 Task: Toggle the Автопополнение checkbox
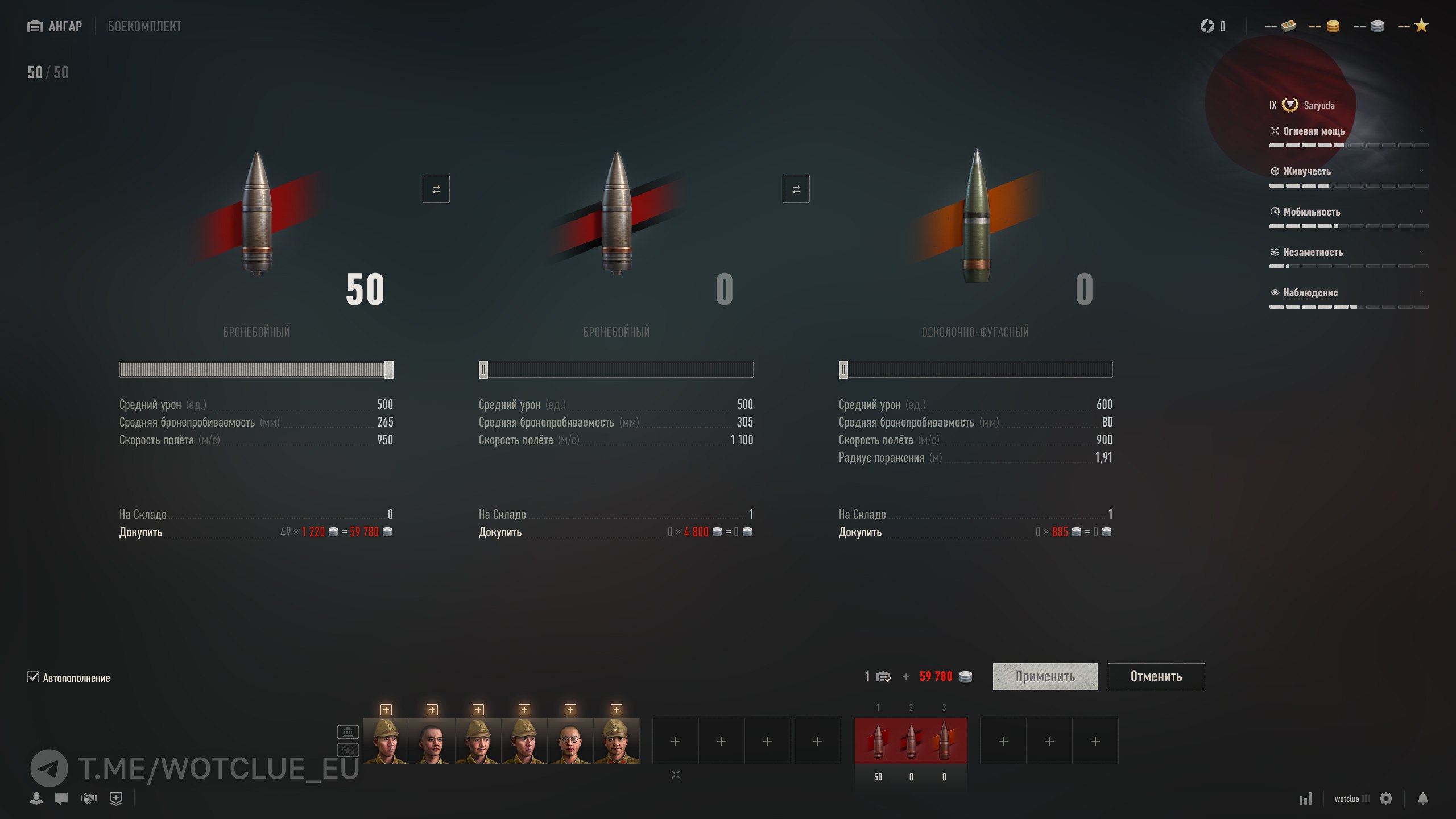coord(33,677)
